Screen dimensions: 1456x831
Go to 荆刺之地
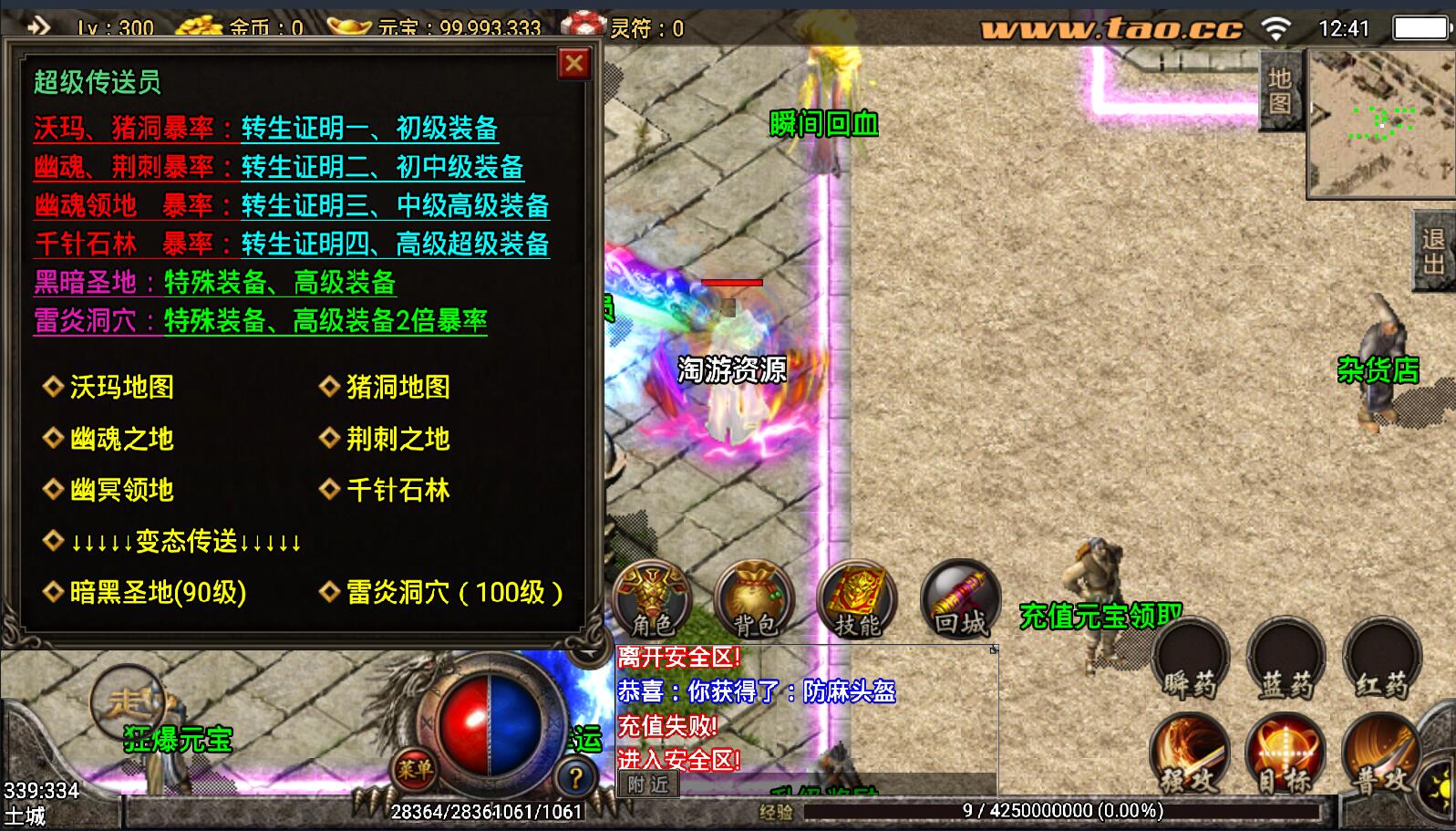[x=398, y=439]
